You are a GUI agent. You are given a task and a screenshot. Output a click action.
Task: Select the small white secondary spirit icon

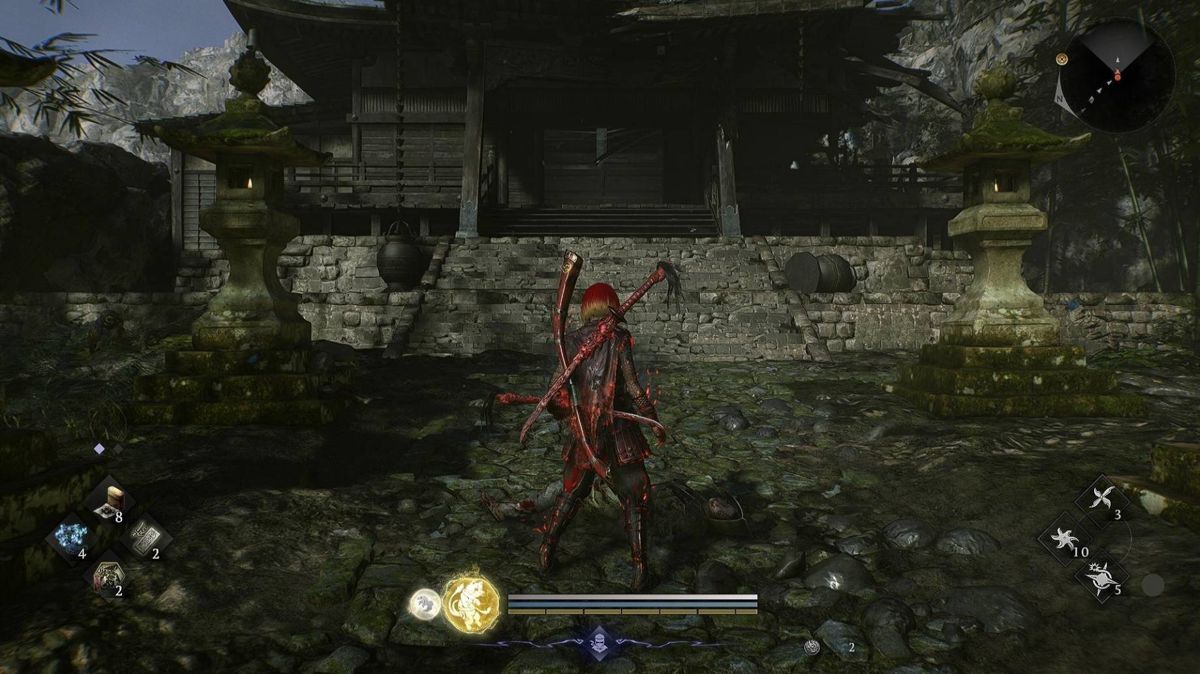[424, 603]
